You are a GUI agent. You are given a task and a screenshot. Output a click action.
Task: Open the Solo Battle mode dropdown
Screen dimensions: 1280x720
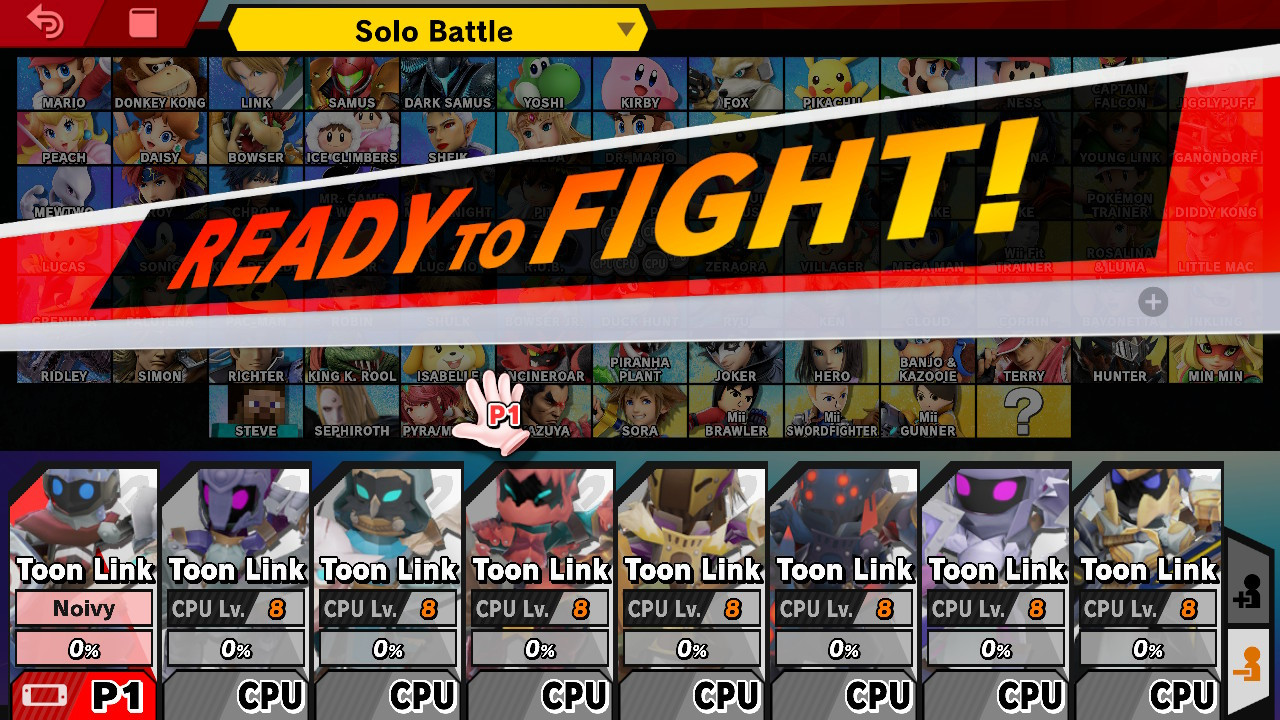(x=435, y=31)
